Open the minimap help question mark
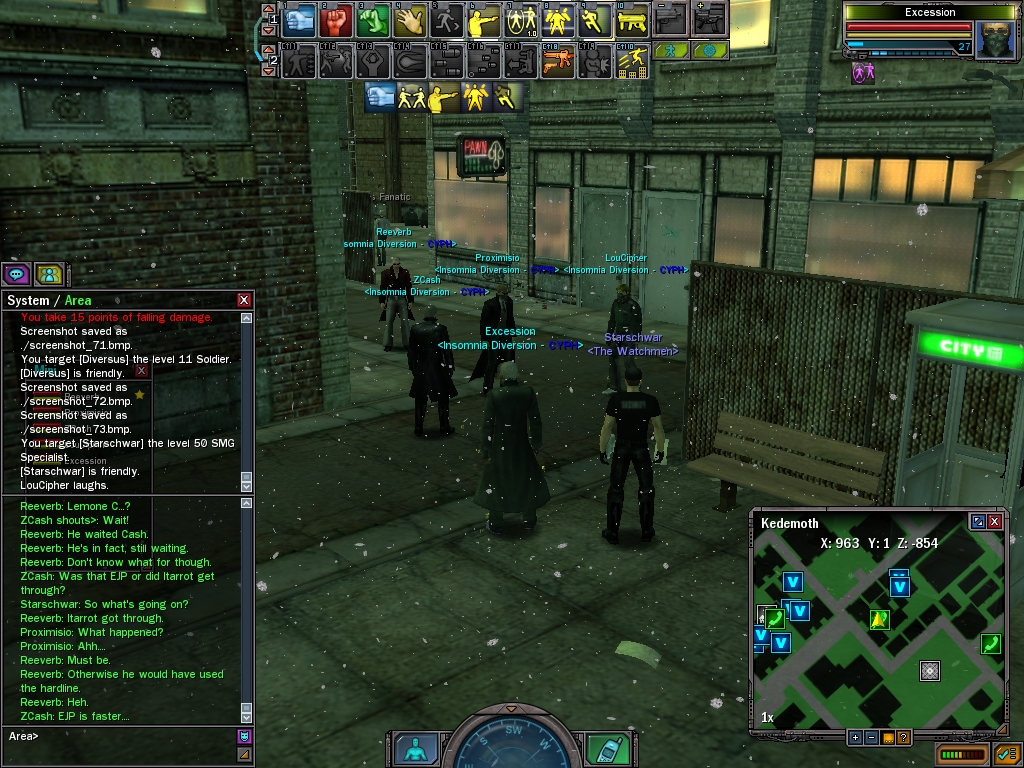This screenshot has height=768, width=1024. (903, 738)
